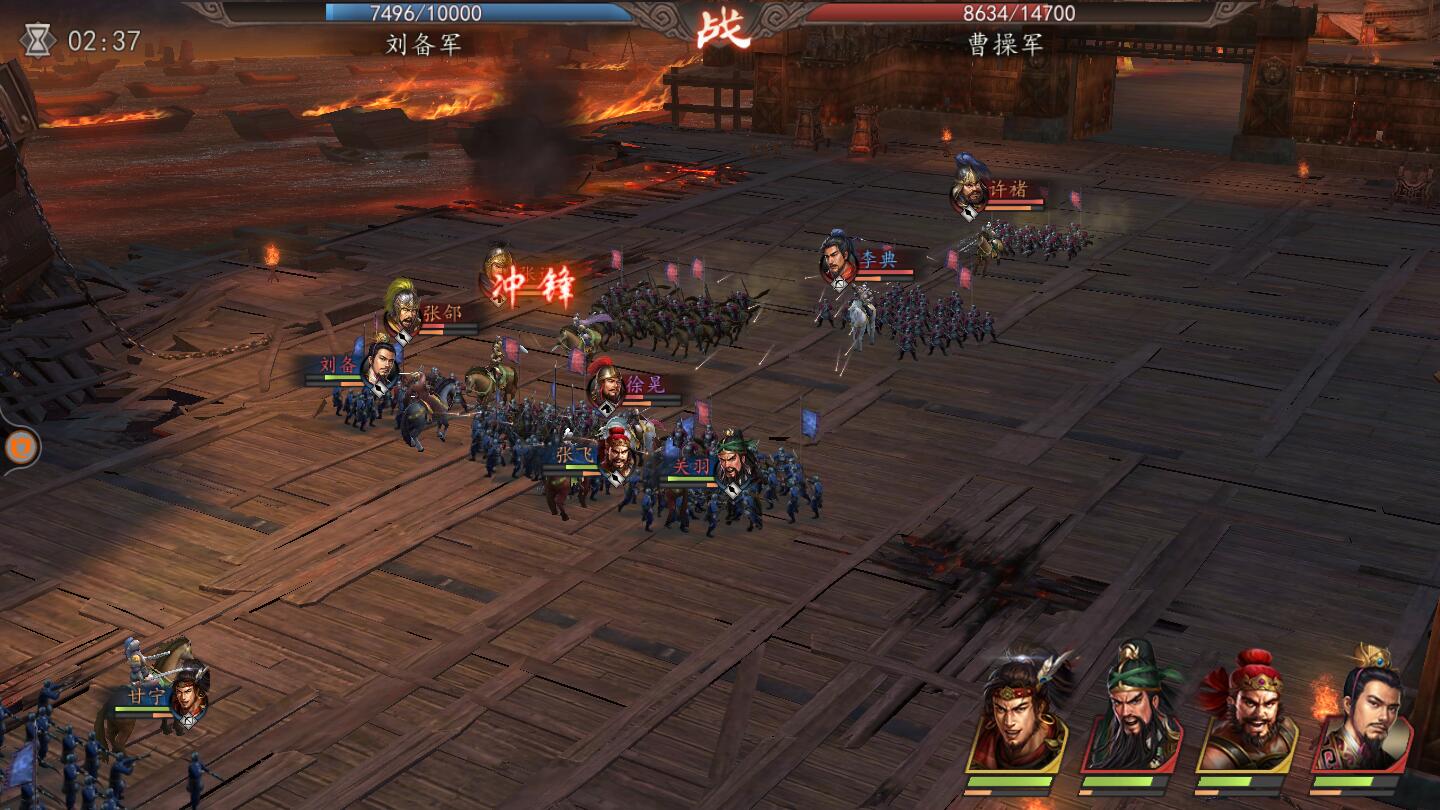Screen dimensions: 1440x810
Task: Select the 甘宁 unit portrait marker
Action: pyautogui.click(x=188, y=694)
